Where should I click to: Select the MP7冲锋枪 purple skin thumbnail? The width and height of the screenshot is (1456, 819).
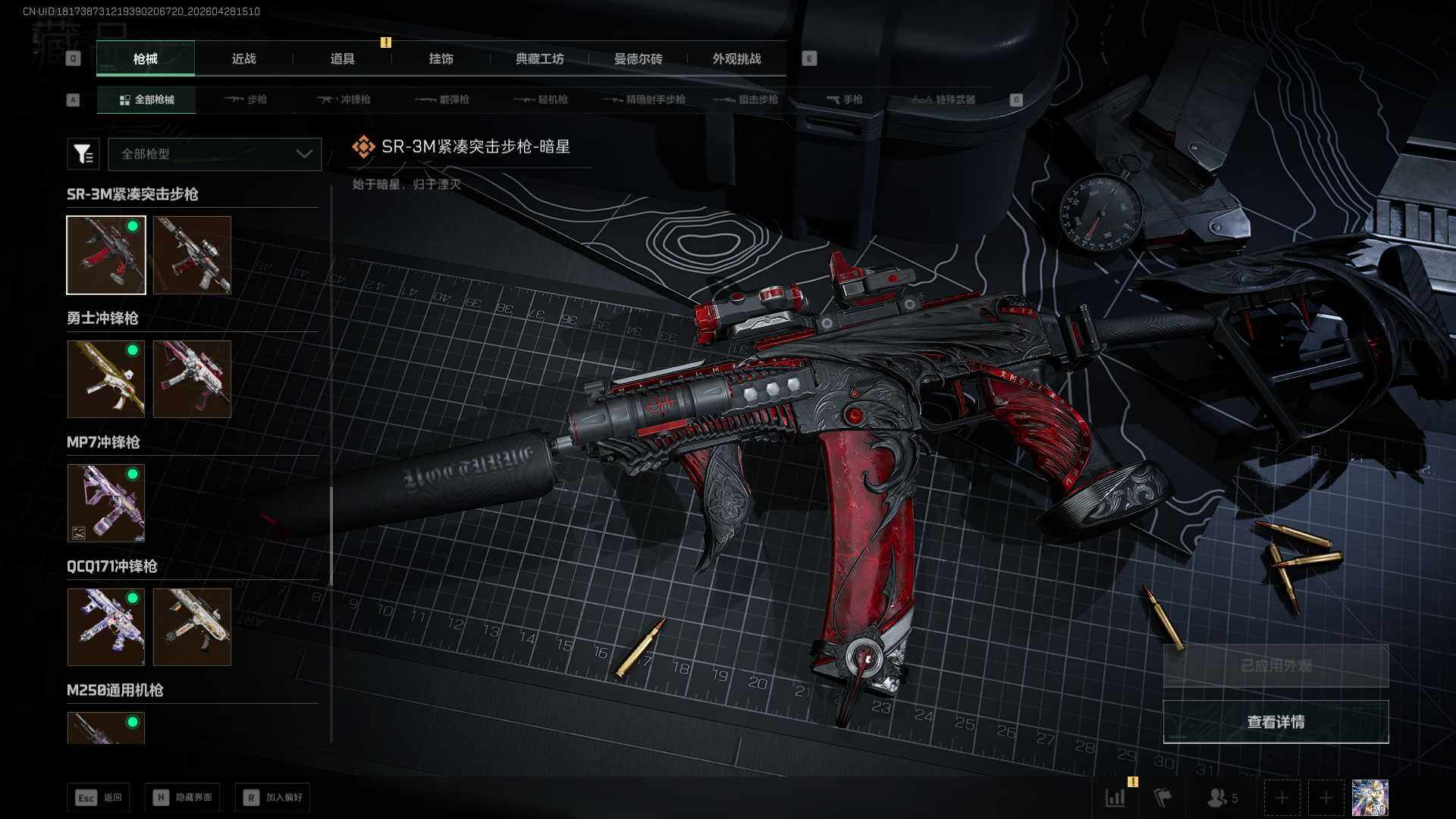pos(106,503)
